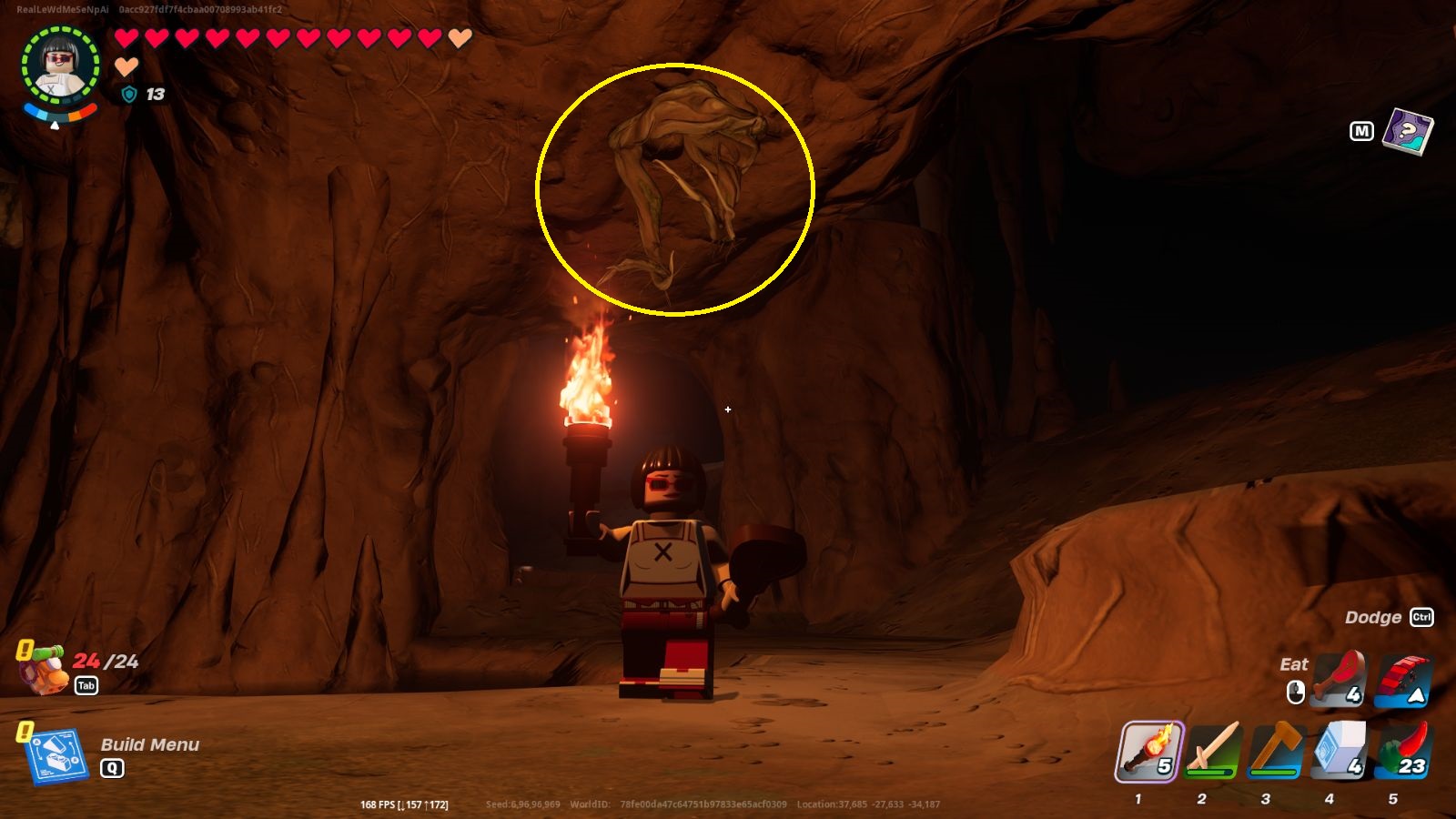Screen dimensions: 1456x819
Task: Click the blunderbuss weapon icon showing 24/24 ammo
Action: [44, 667]
